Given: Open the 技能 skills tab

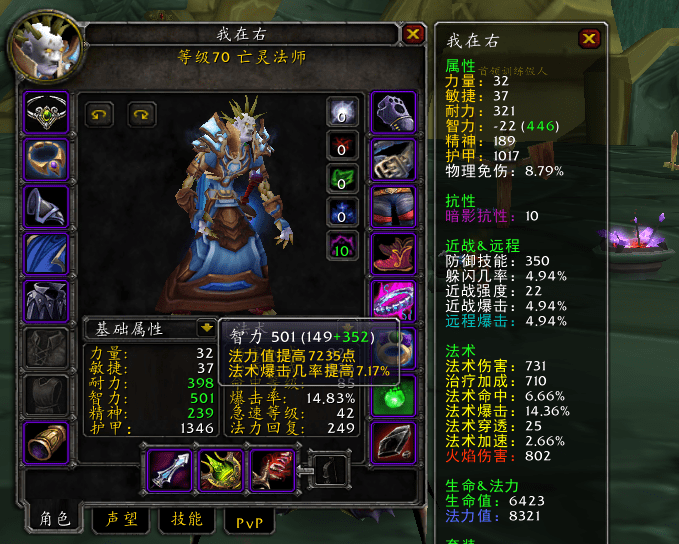Looking at the screenshot, I should (x=186, y=519).
